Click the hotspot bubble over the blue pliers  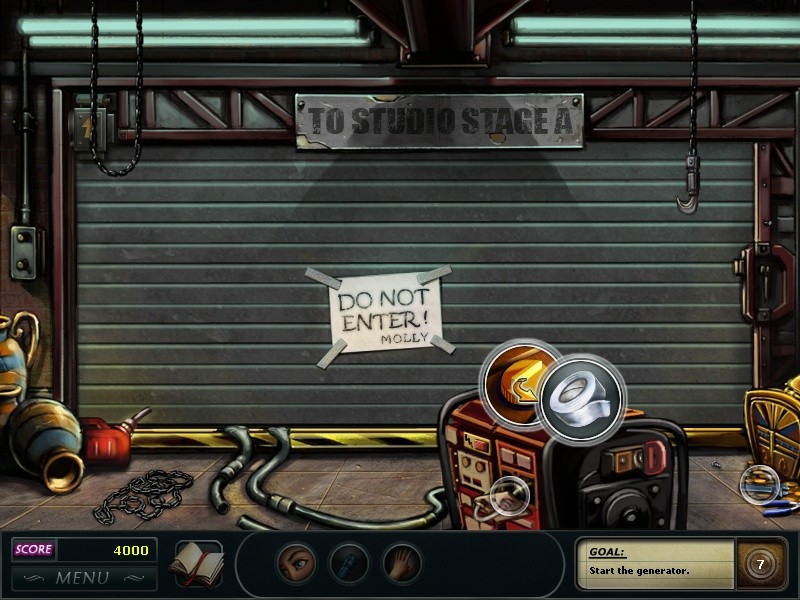coord(758,484)
